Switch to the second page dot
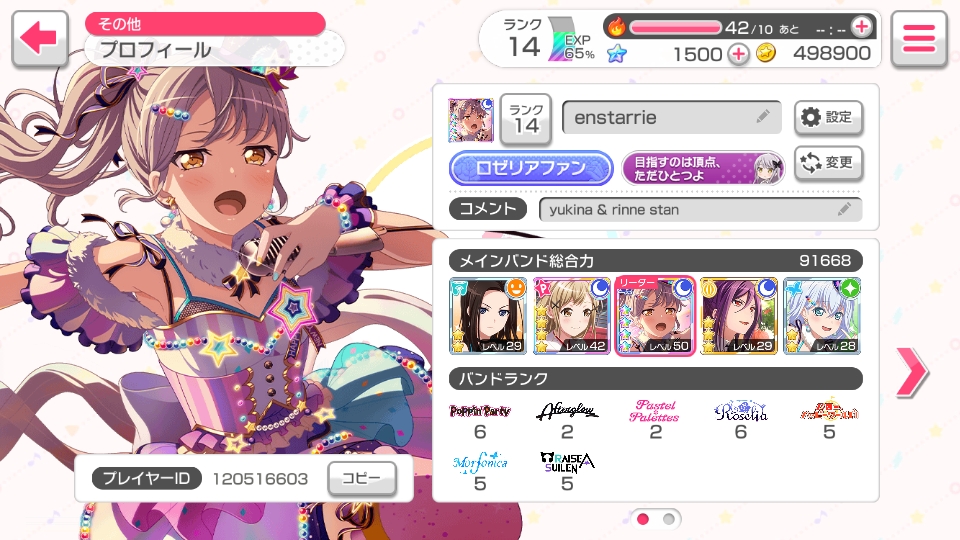960x540 pixels. pos(669,519)
